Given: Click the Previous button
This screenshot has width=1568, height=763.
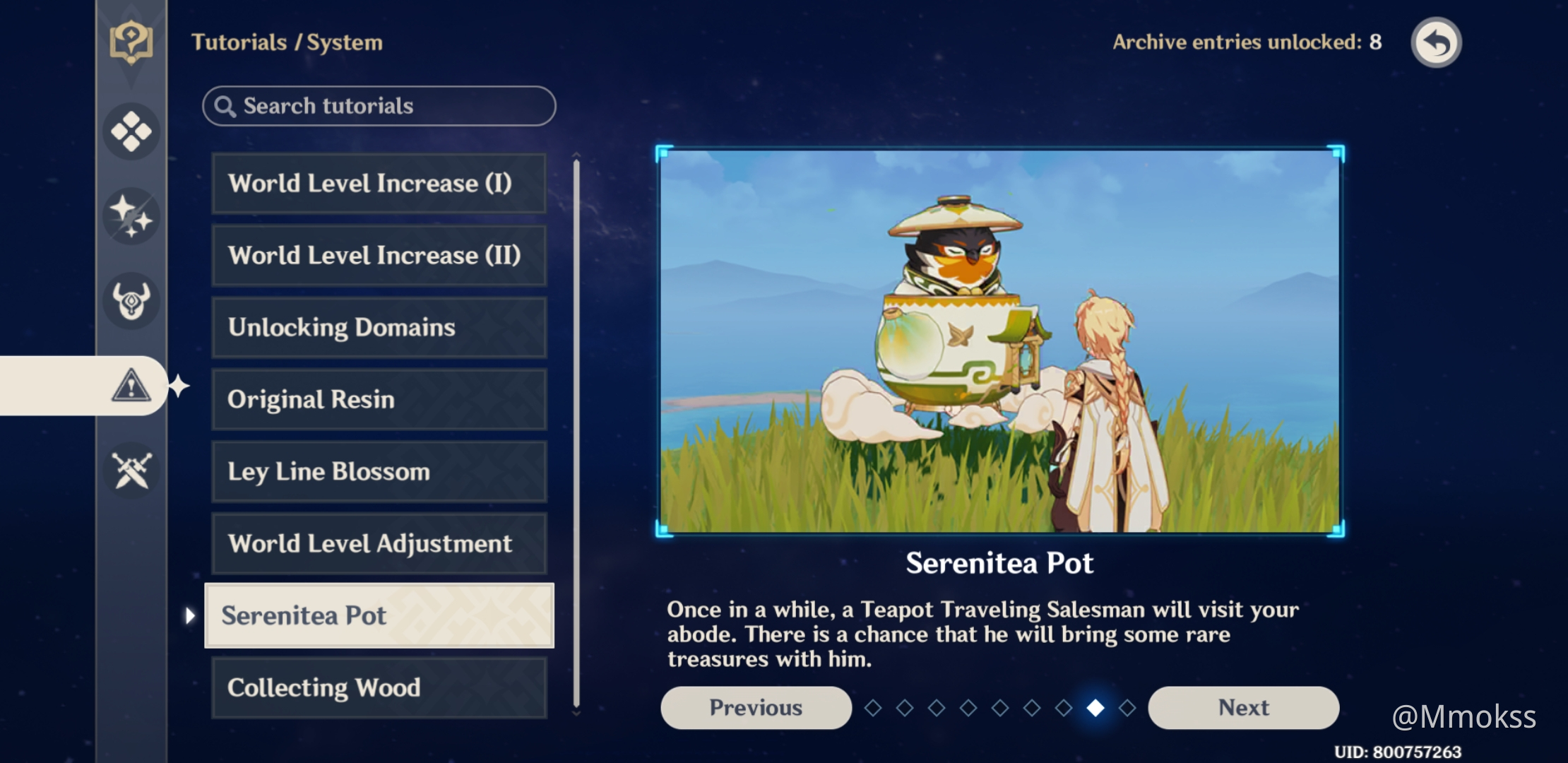Looking at the screenshot, I should (x=755, y=707).
